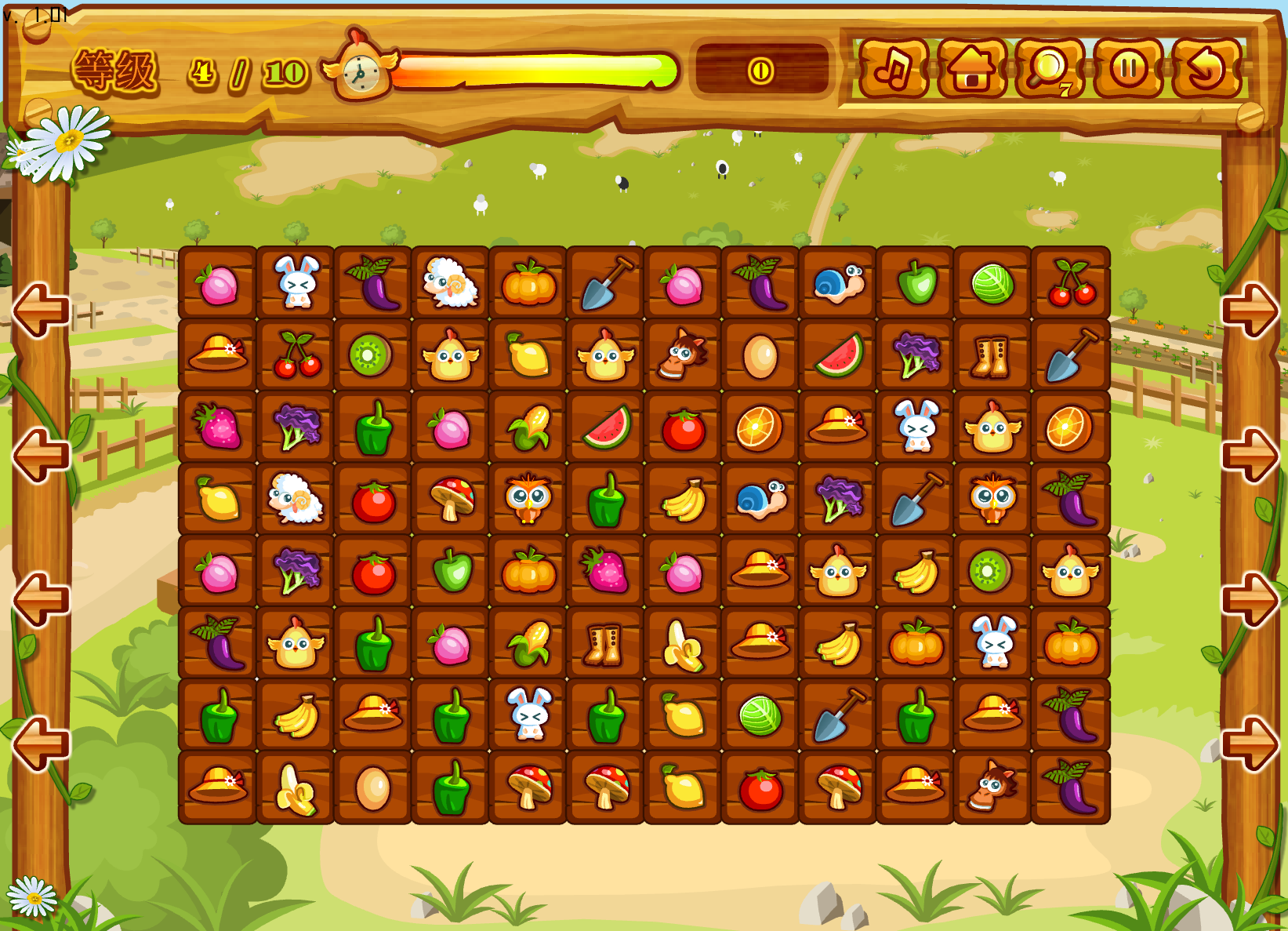The width and height of the screenshot is (1288, 931).
Task: Click the curved back arrow button
Action: tap(1206, 69)
